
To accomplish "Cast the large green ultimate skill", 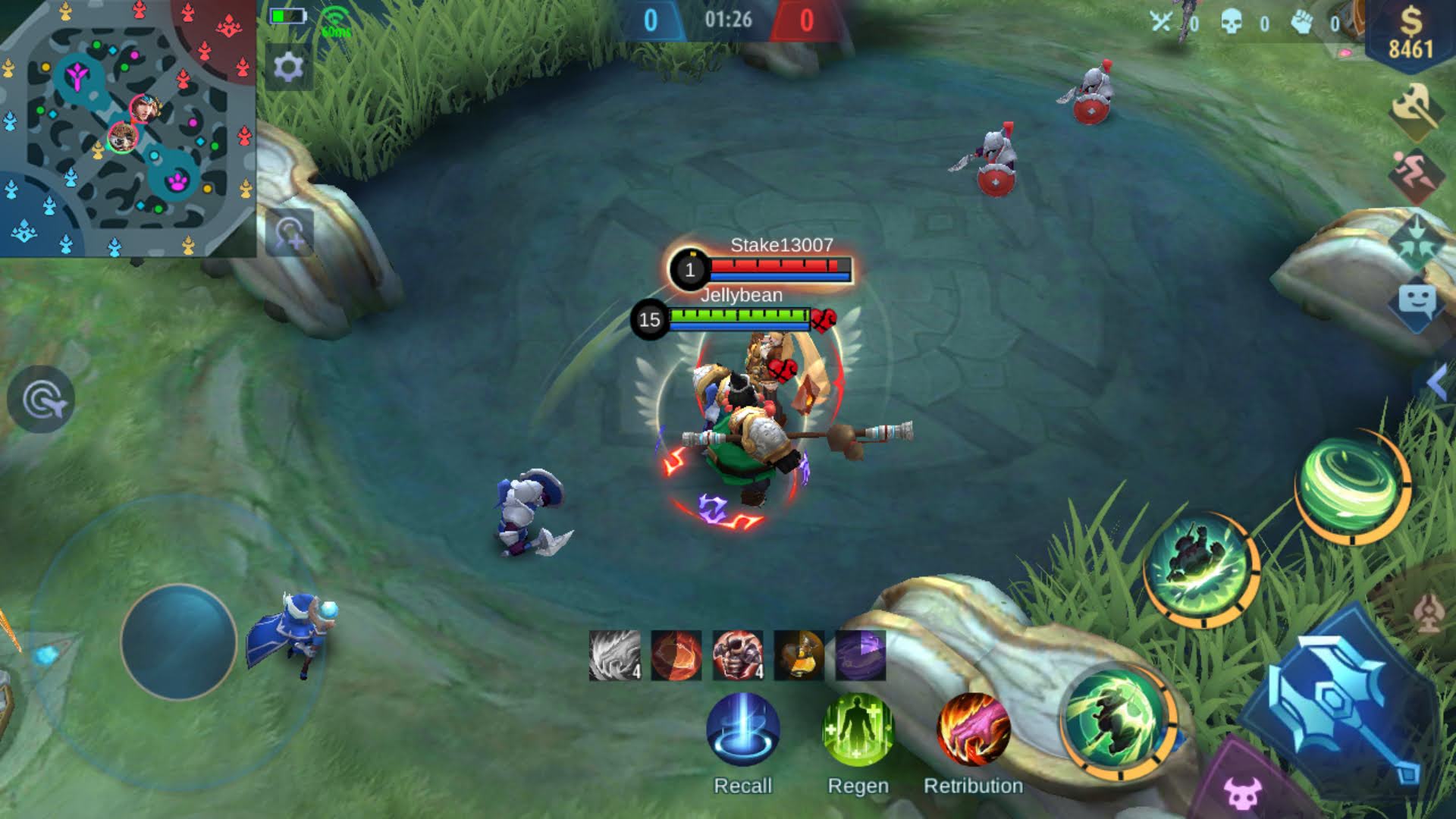I will (1118, 724).
